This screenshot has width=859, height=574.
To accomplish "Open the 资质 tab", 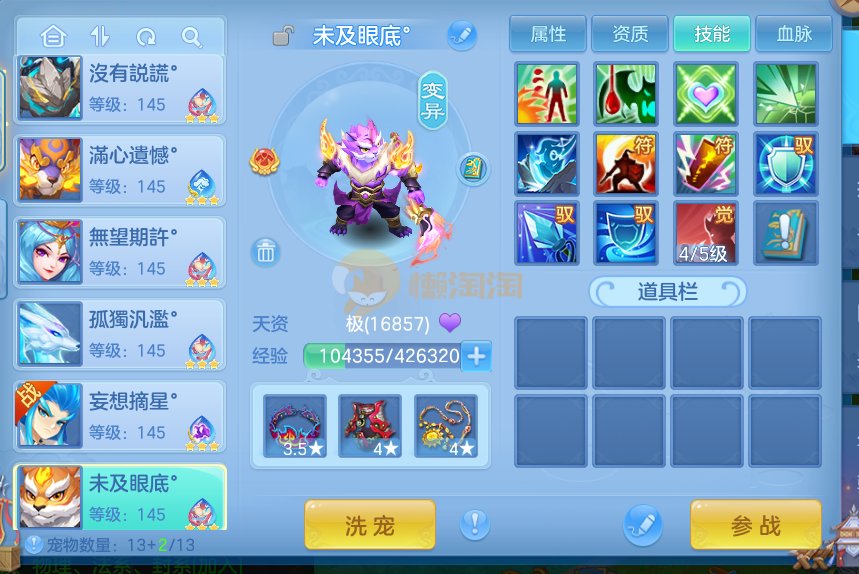I will tap(630, 34).
